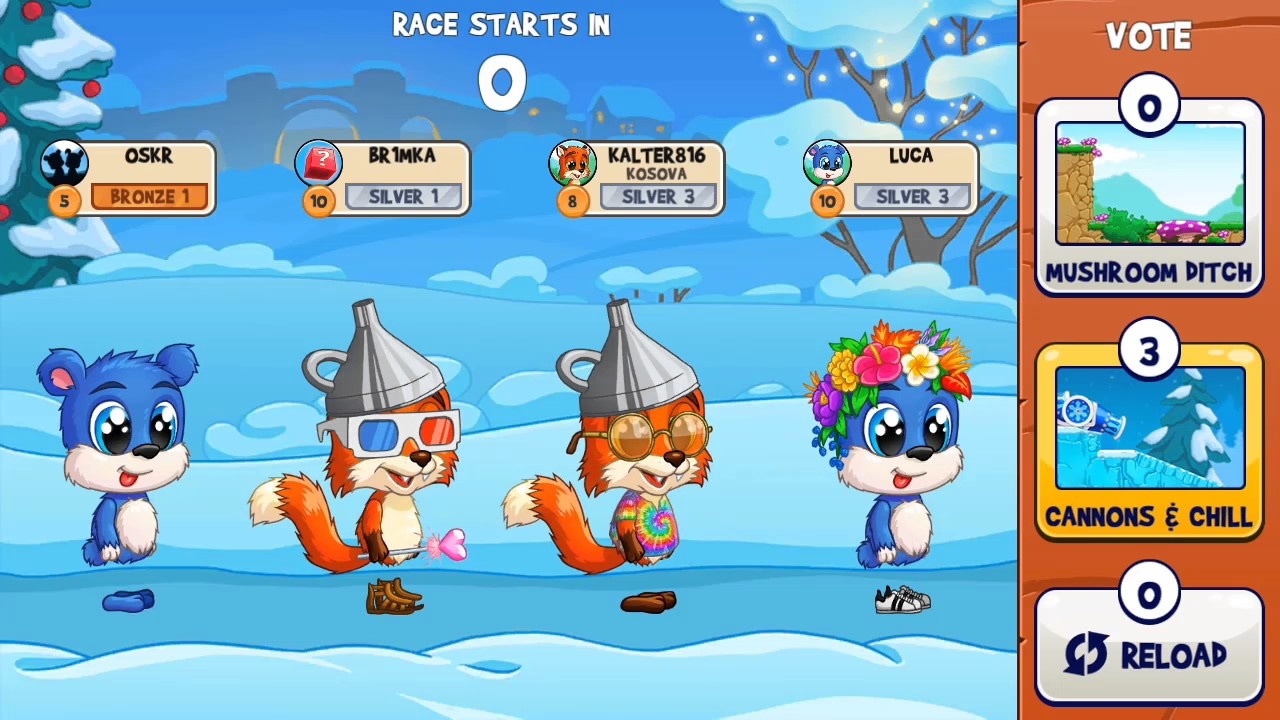The image size is (1280, 720).
Task: Click LUCA's avatar icon
Action: coord(827,163)
